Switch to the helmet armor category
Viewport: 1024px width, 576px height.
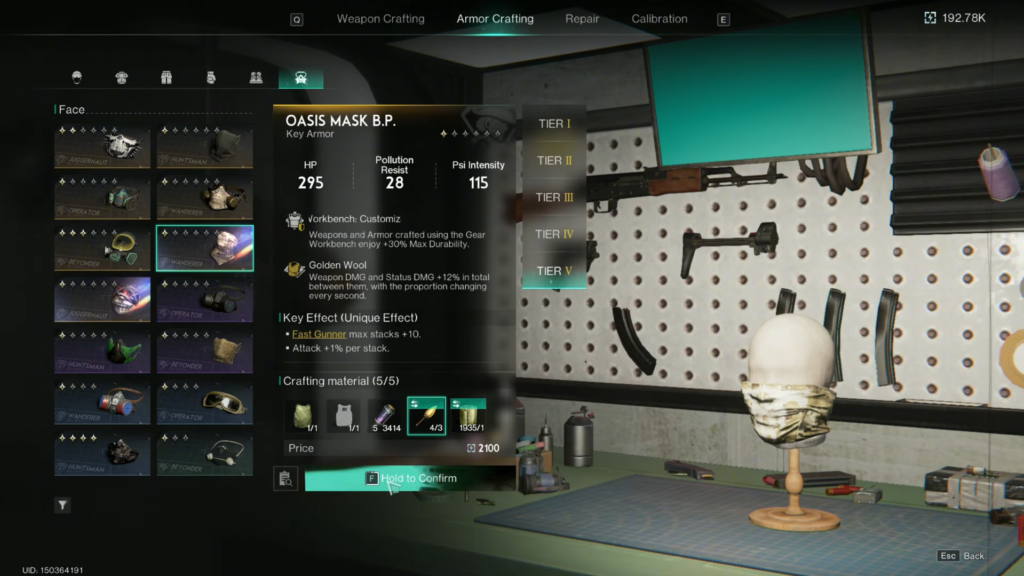pyautogui.click(x=77, y=78)
